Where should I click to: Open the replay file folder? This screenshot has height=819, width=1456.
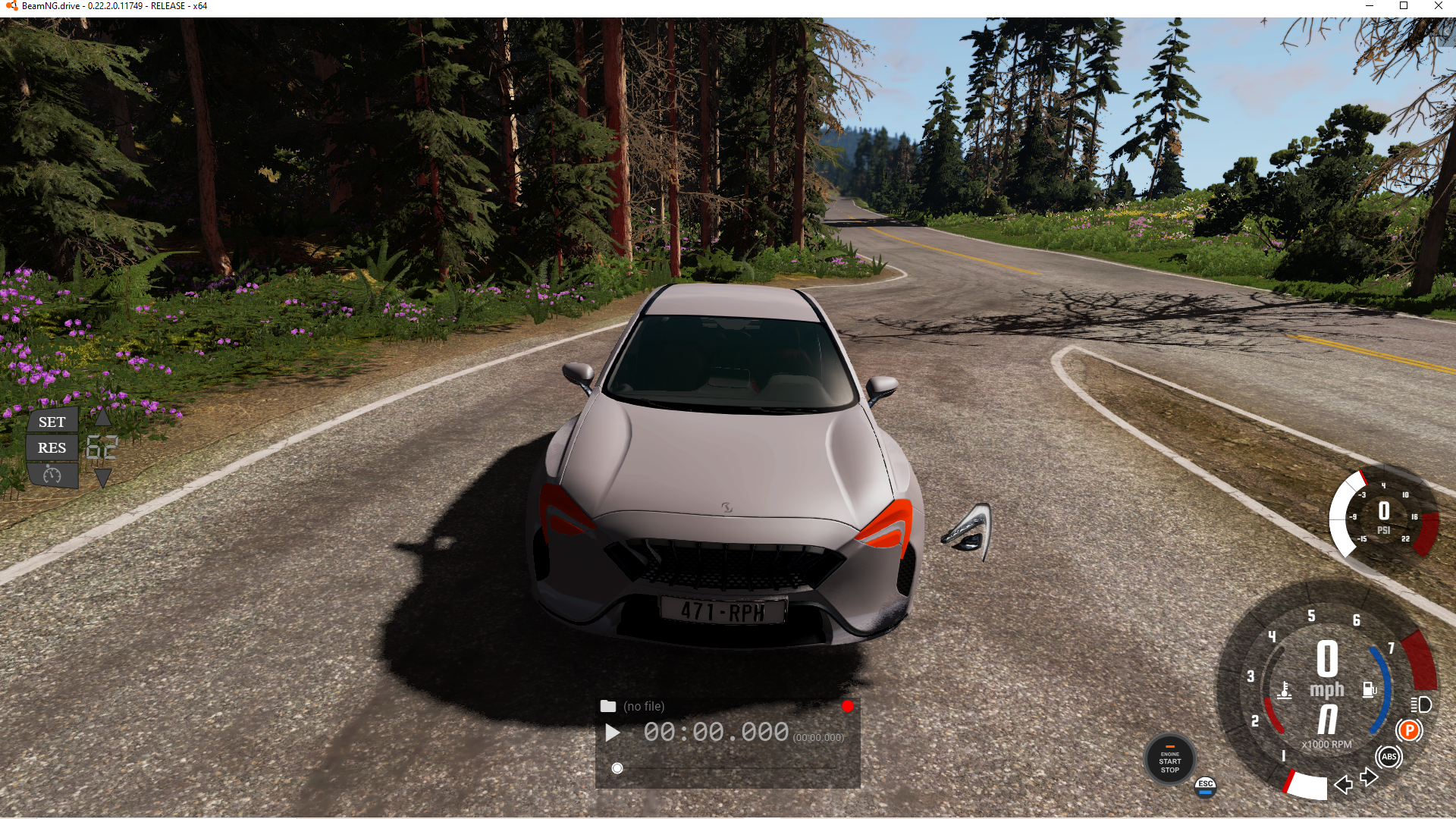608,706
